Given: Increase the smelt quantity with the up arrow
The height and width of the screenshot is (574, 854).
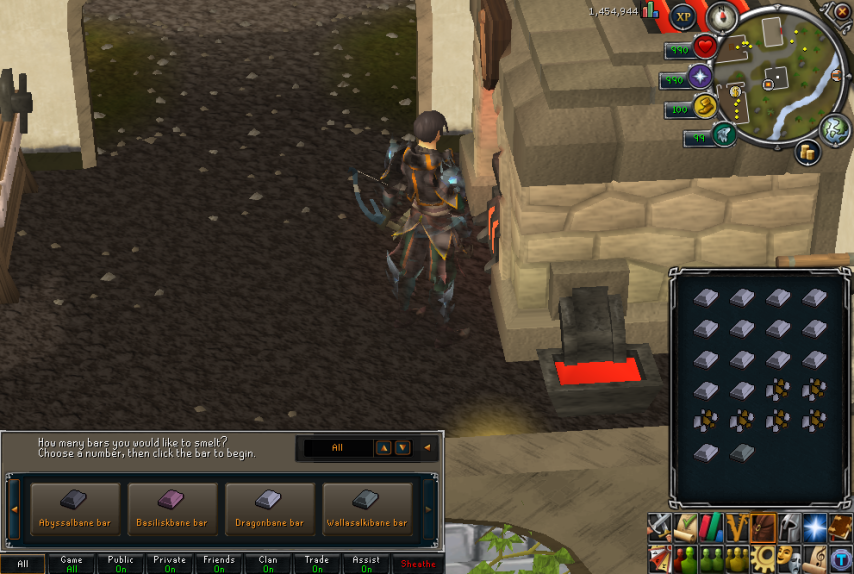Looking at the screenshot, I should tap(383, 448).
